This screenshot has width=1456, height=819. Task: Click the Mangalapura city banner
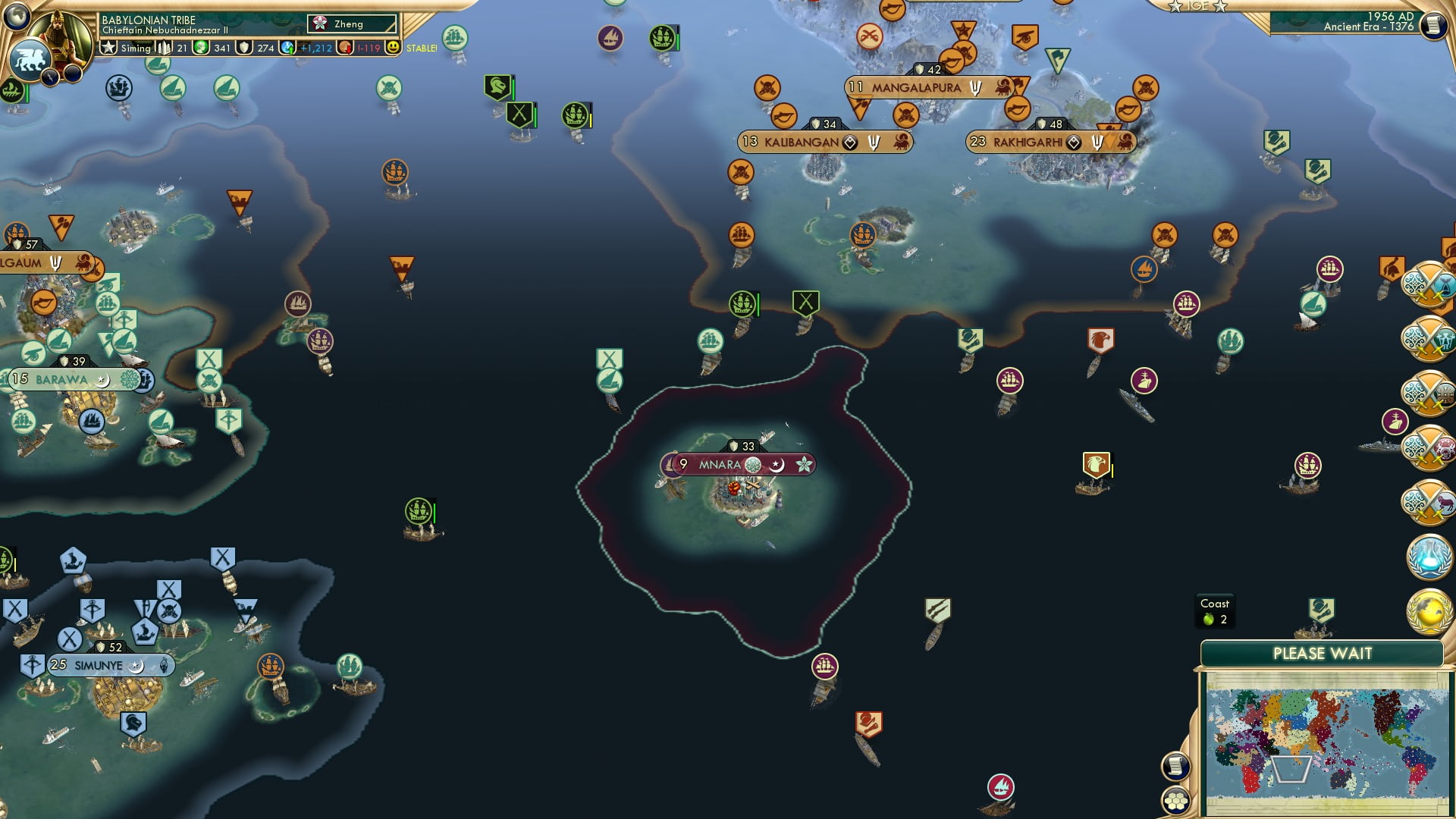[x=915, y=87]
